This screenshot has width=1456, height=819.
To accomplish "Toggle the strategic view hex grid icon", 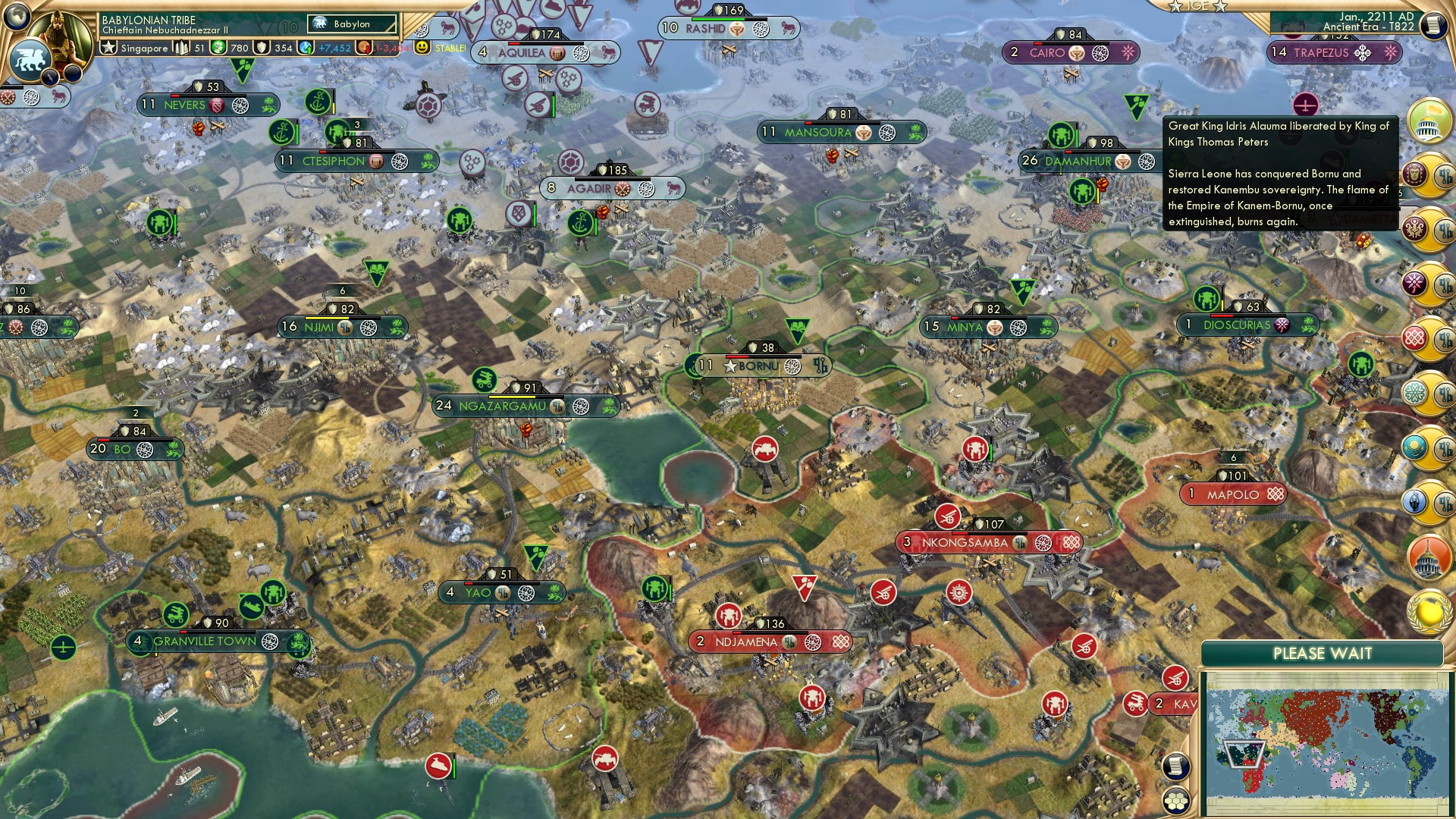I will [x=1176, y=800].
